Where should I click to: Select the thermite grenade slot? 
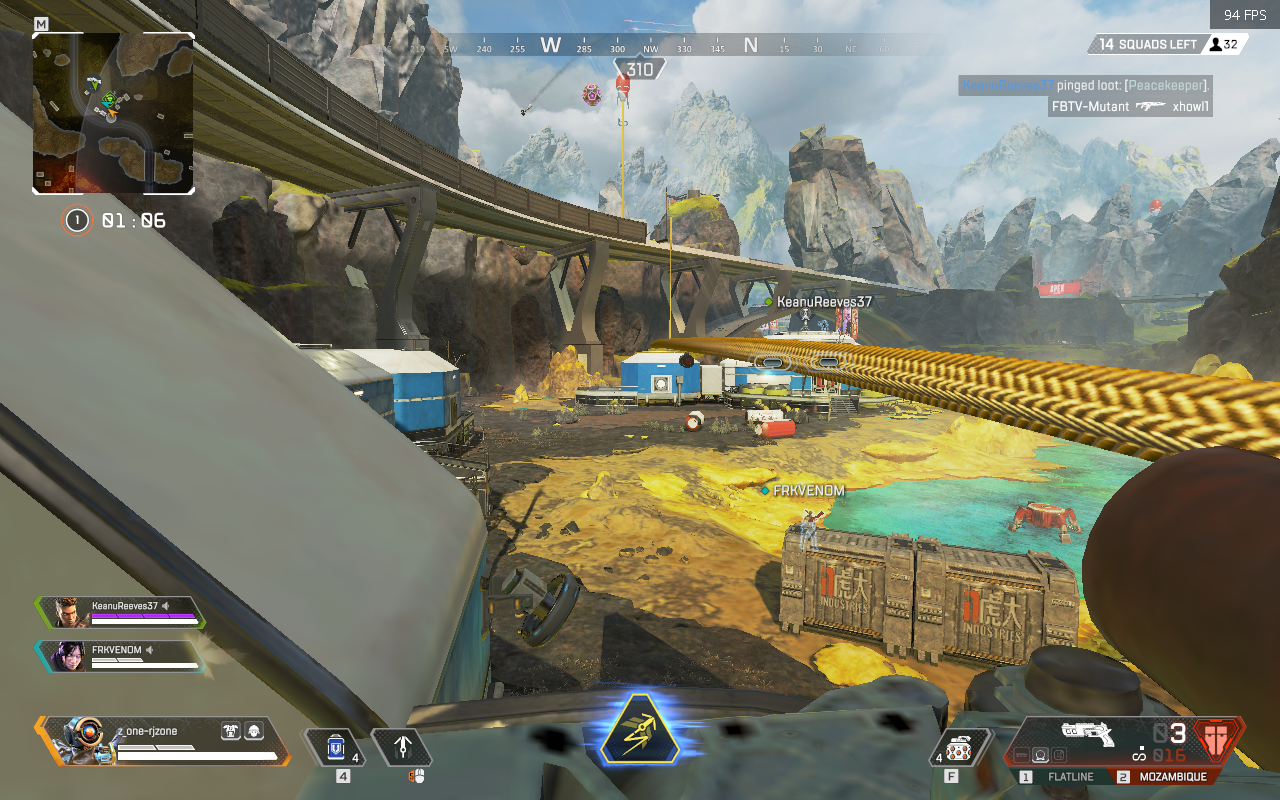pyautogui.click(x=959, y=748)
